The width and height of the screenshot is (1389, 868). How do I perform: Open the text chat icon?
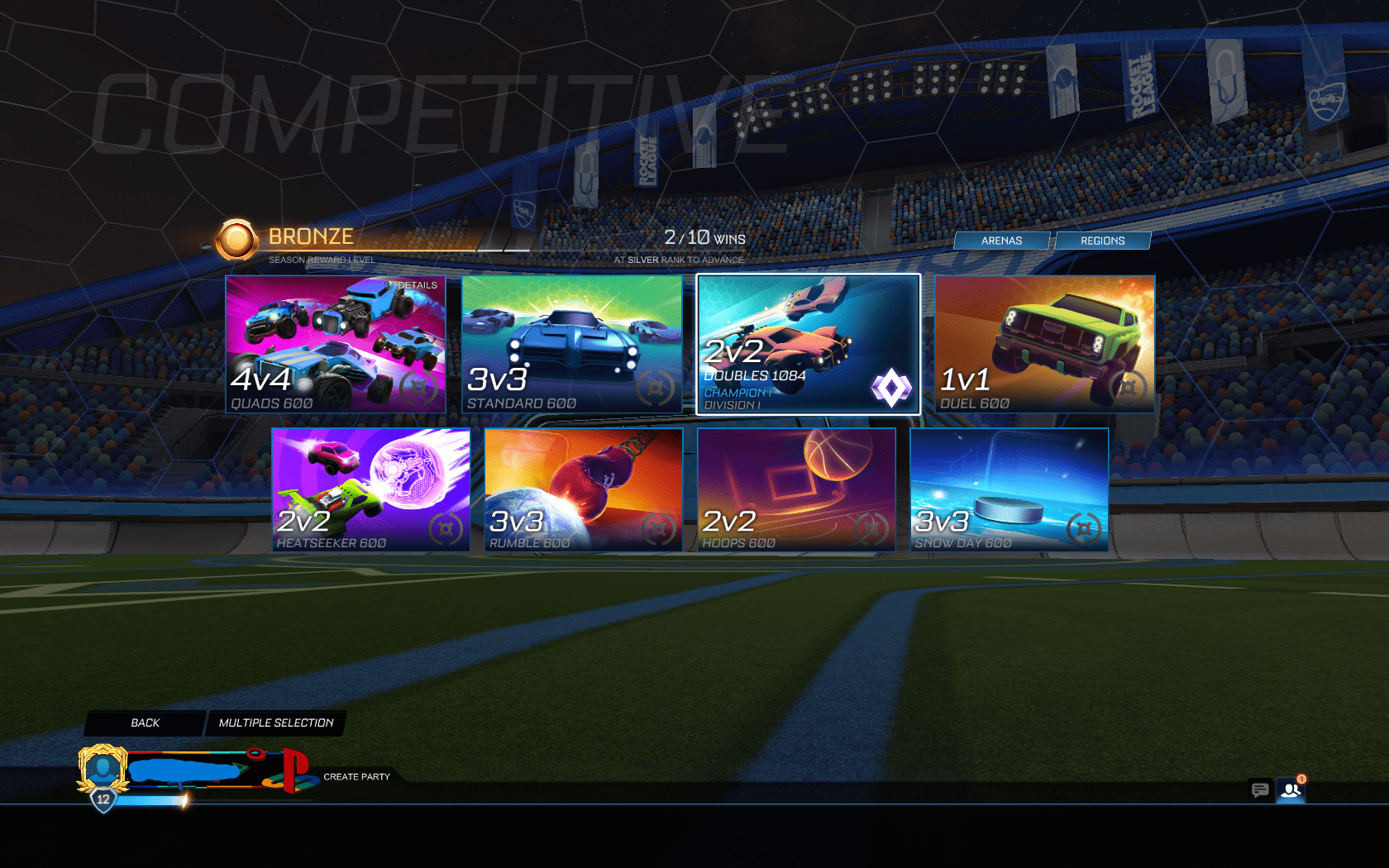[x=1260, y=791]
